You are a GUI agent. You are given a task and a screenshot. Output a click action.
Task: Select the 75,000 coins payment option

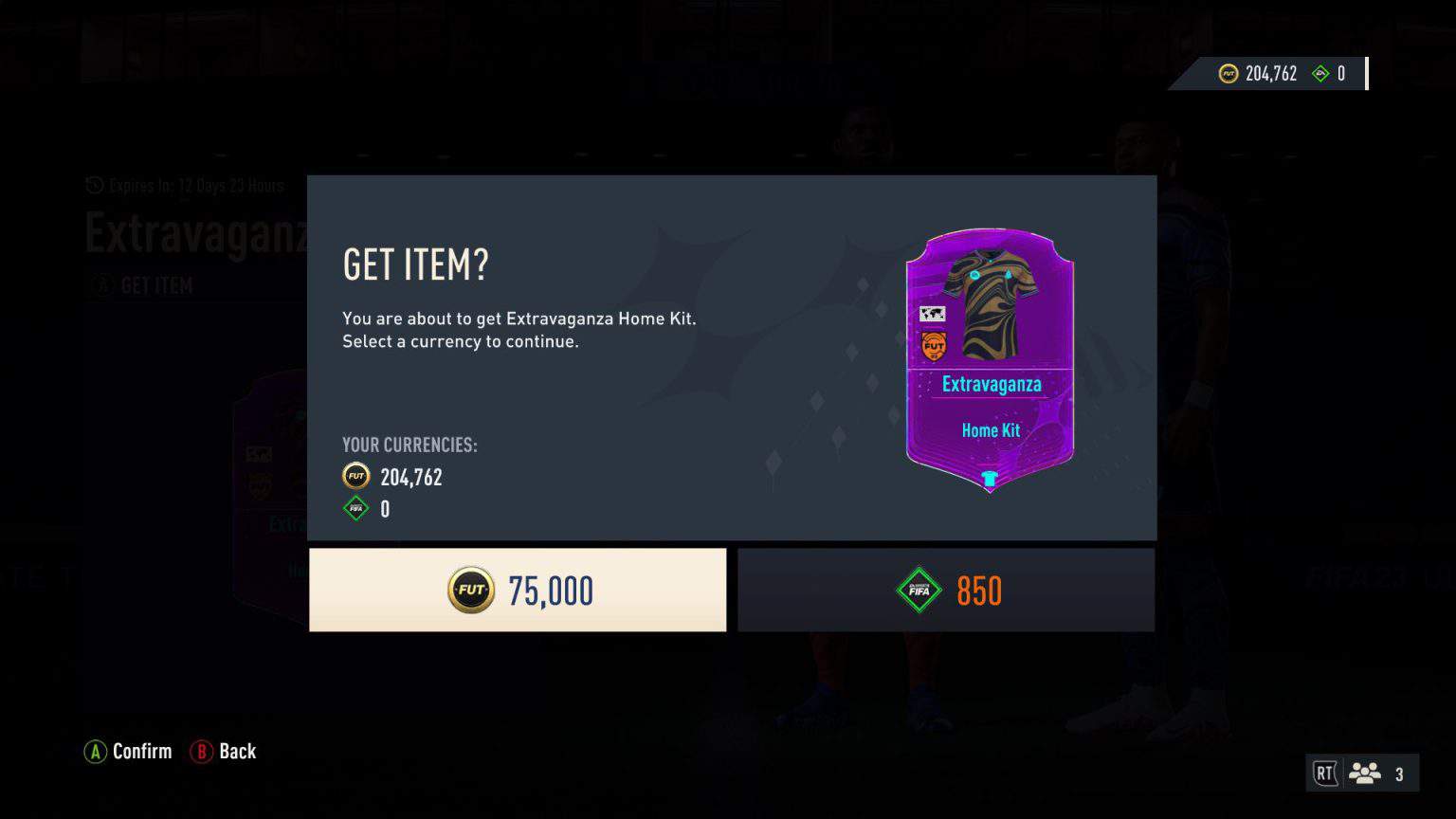518,590
